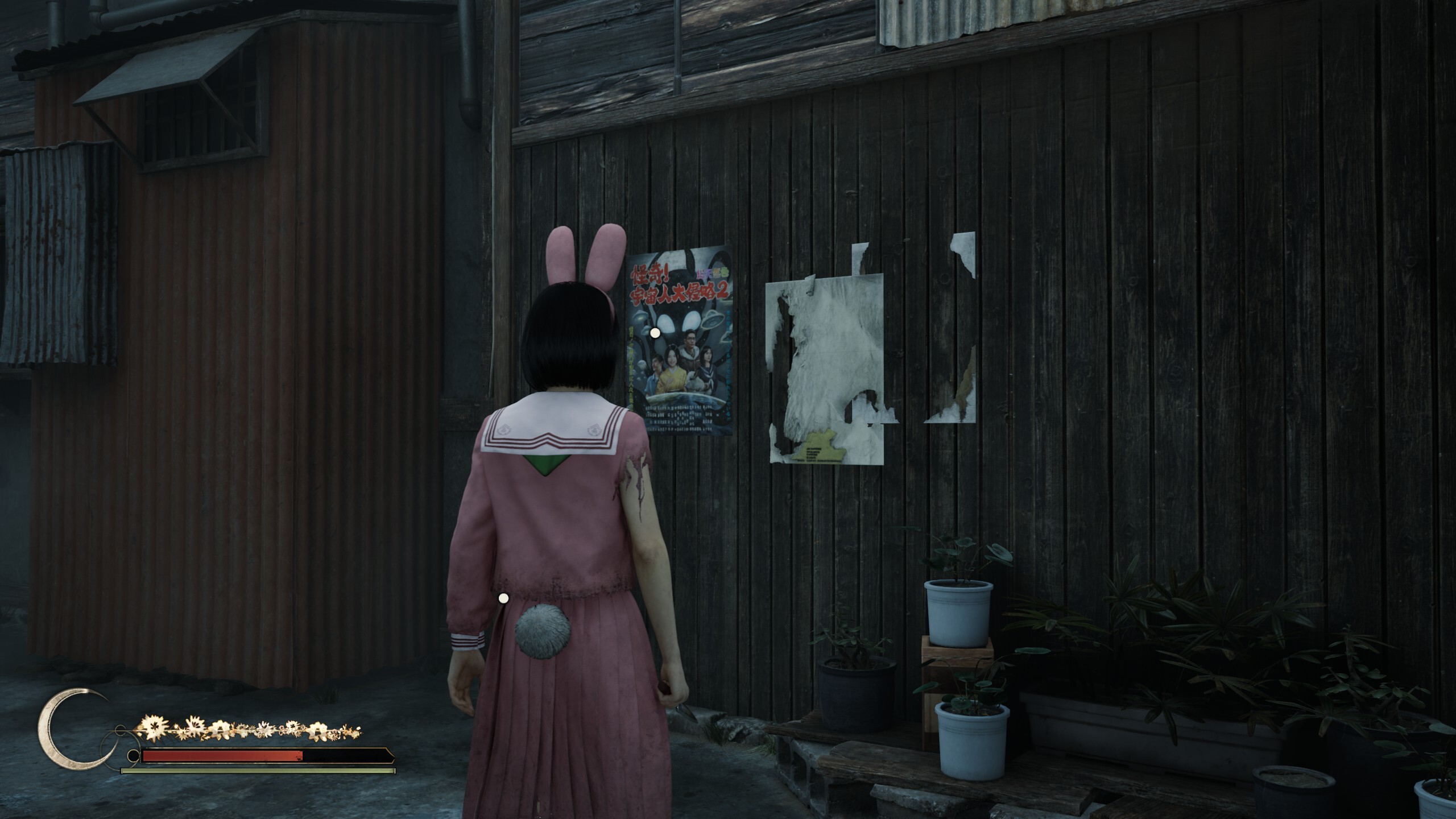
Task: Click the red health bar
Action: [222, 757]
